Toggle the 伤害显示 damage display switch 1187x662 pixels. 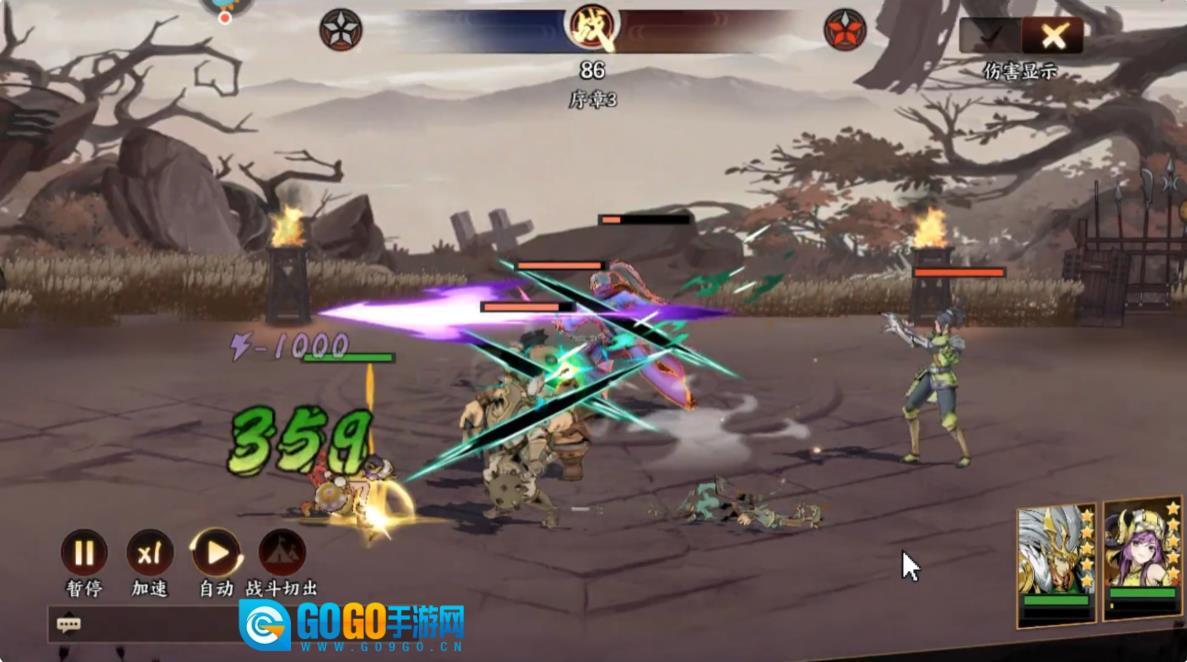tap(1021, 37)
